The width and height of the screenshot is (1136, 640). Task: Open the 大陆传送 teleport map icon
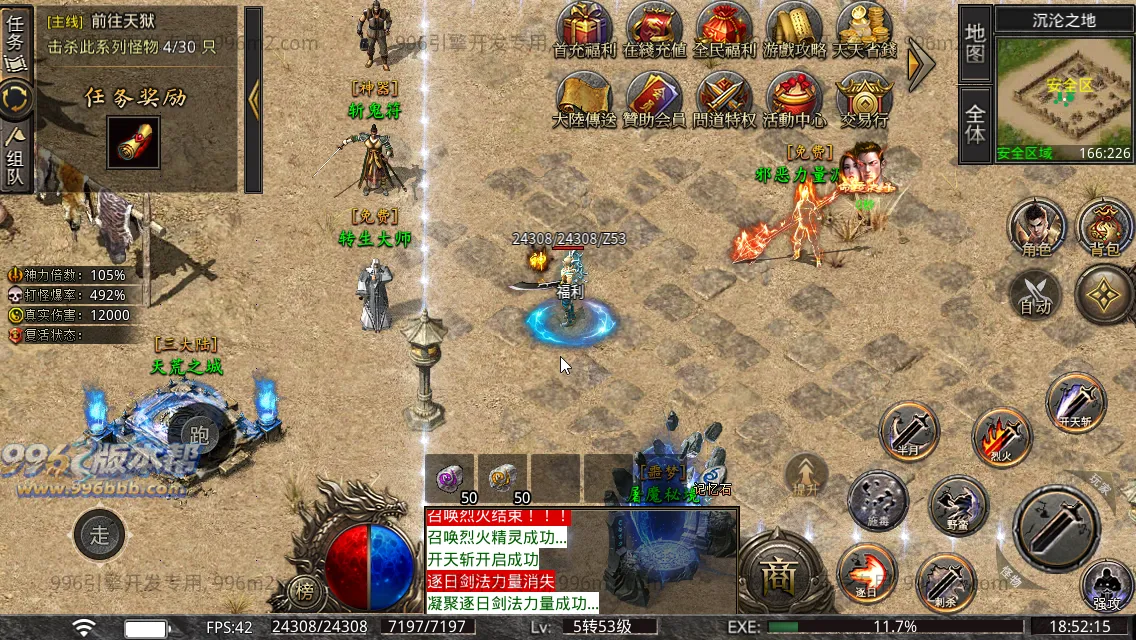coord(585,100)
